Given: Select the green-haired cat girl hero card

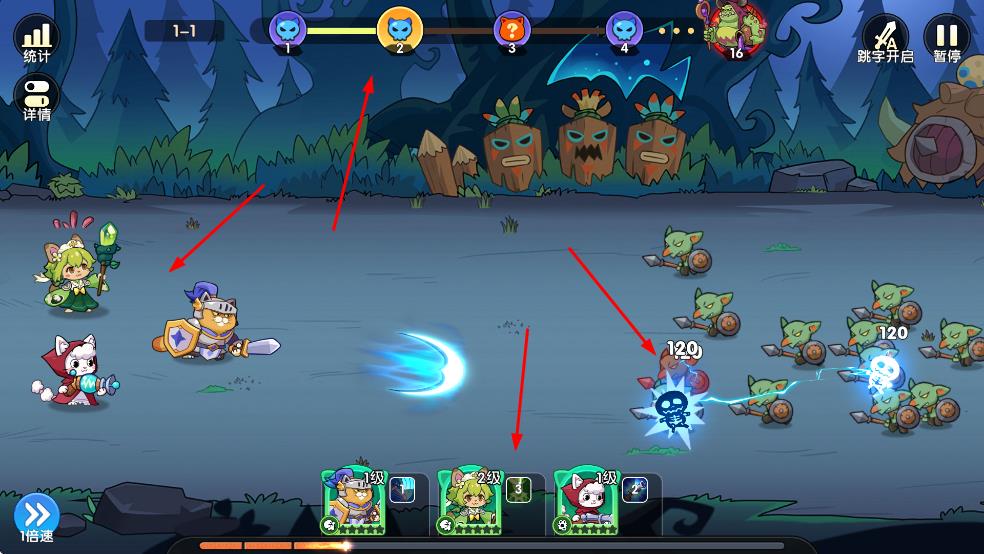Looking at the screenshot, I should (x=468, y=502).
